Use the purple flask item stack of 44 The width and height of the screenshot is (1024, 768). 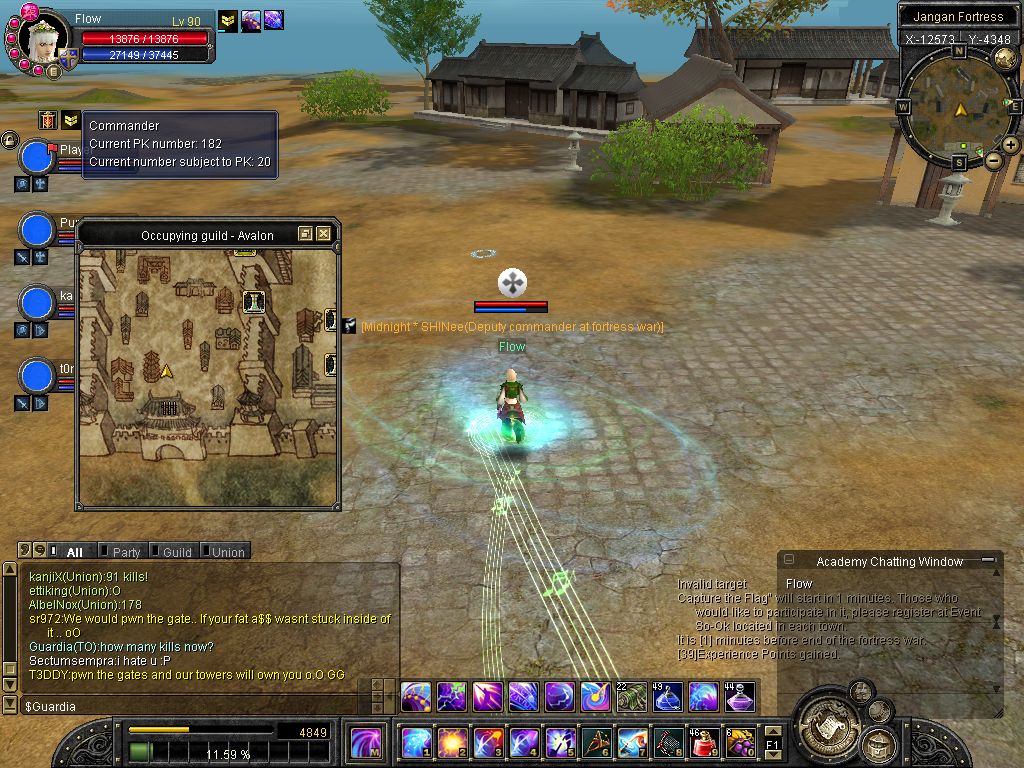740,696
